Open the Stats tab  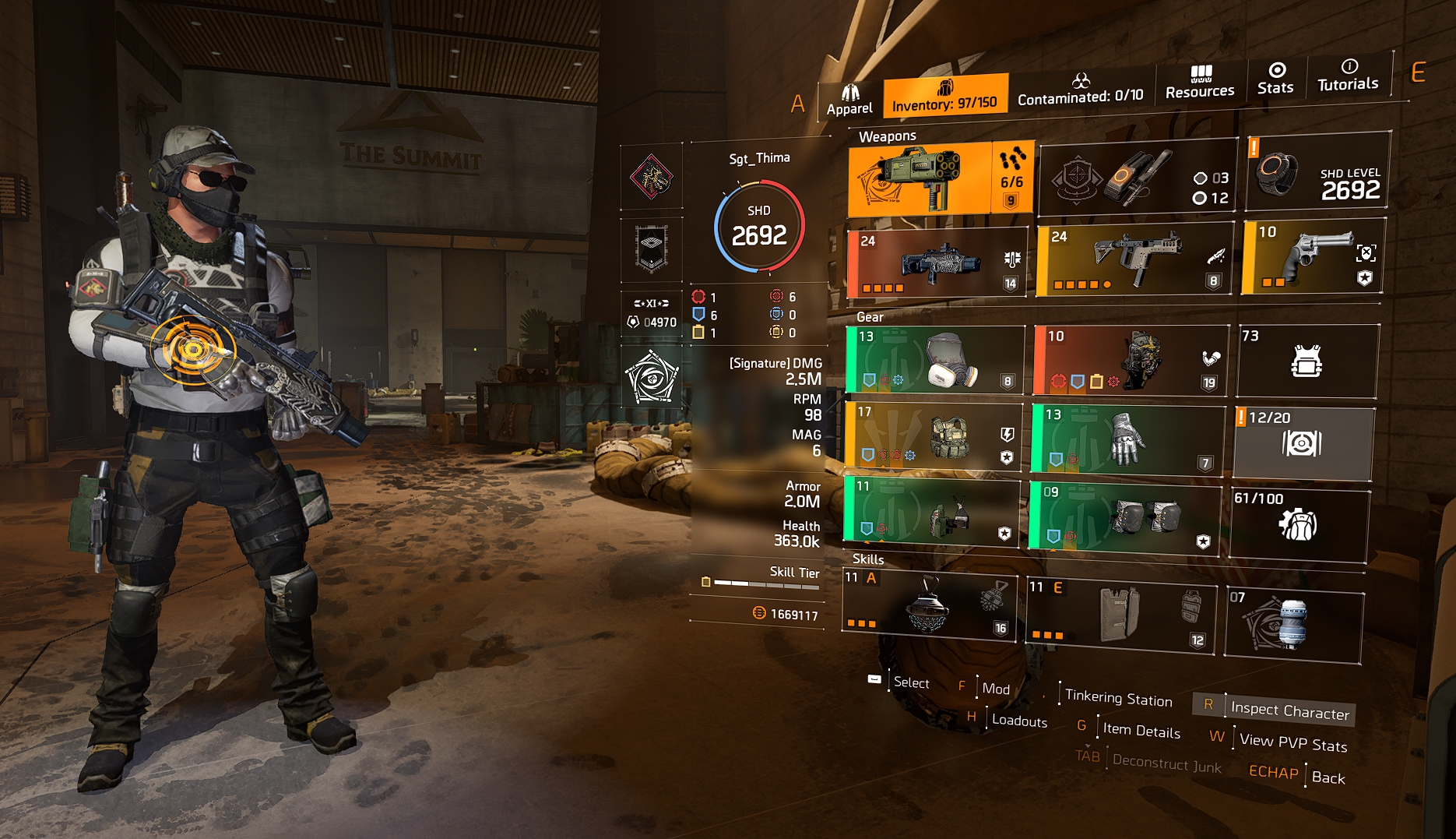click(1275, 79)
